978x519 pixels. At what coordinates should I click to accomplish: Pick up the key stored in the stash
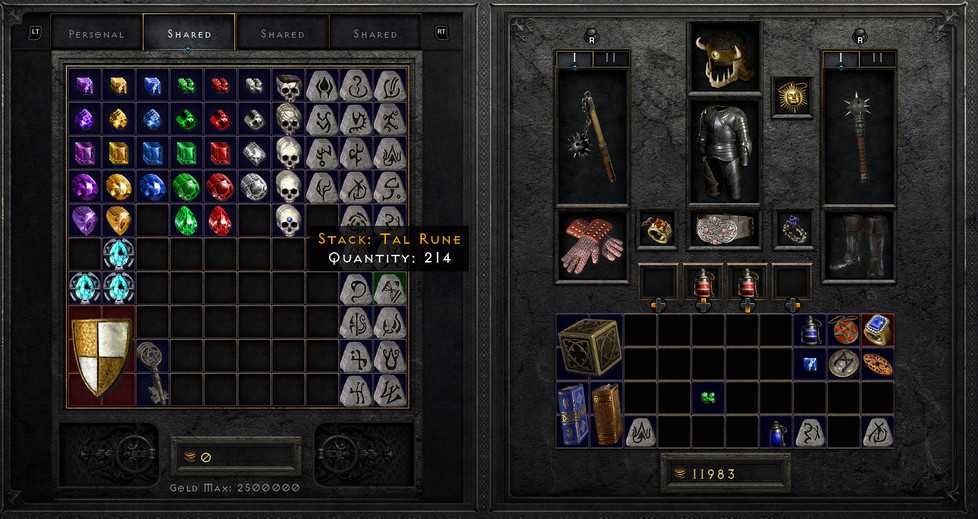point(151,371)
